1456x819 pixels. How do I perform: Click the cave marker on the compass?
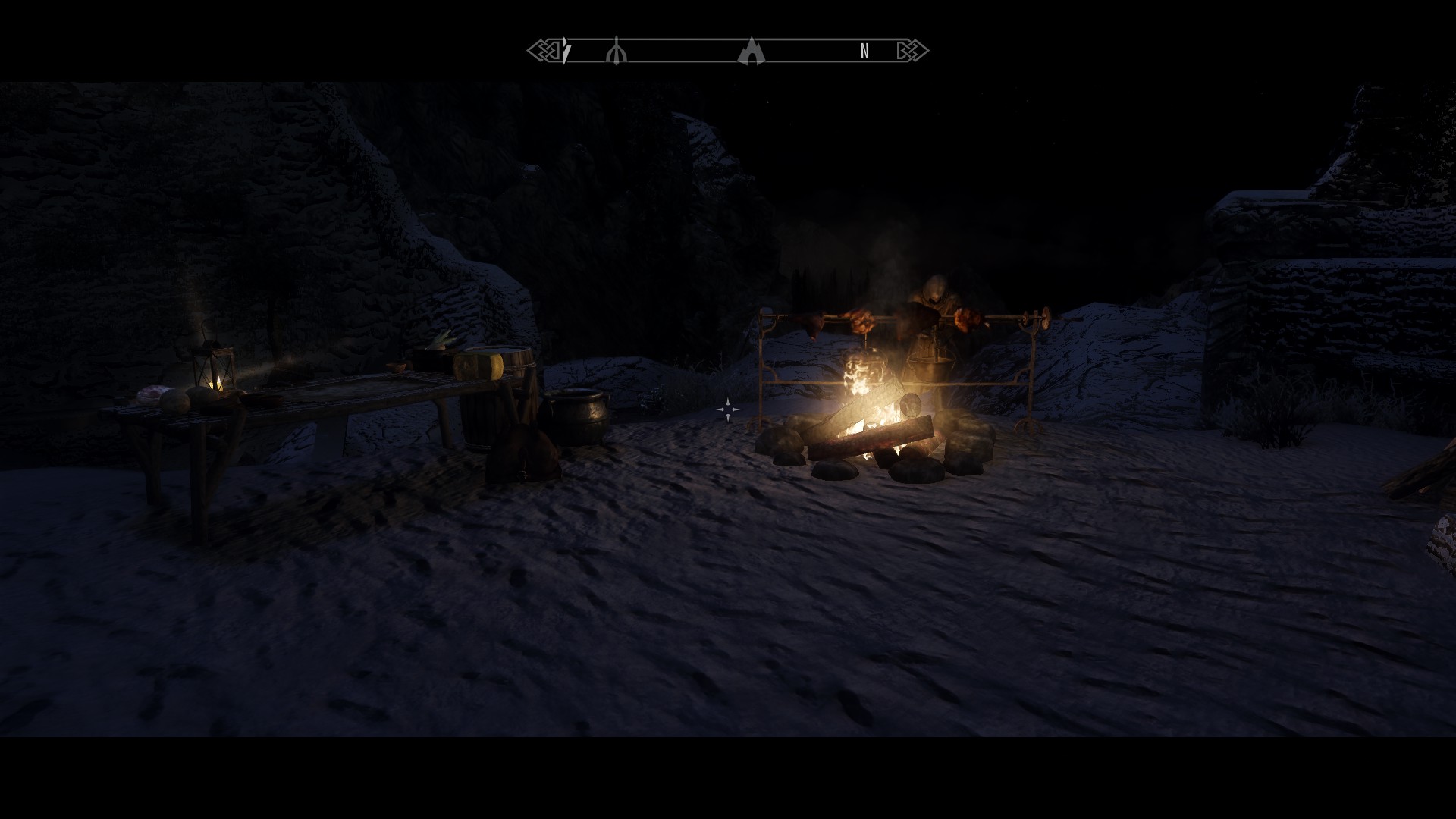(751, 52)
